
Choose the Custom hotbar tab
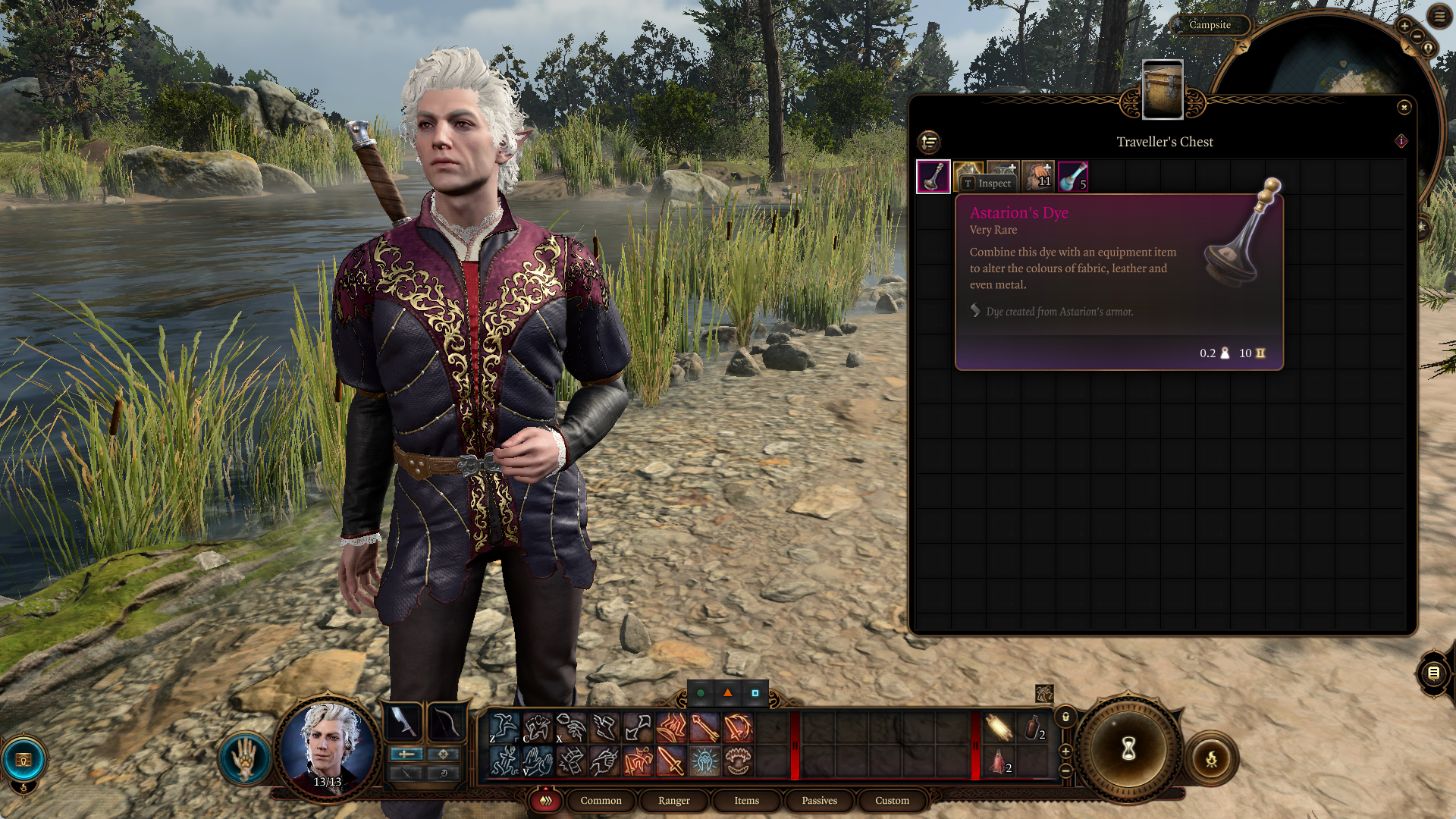point(892,801)
